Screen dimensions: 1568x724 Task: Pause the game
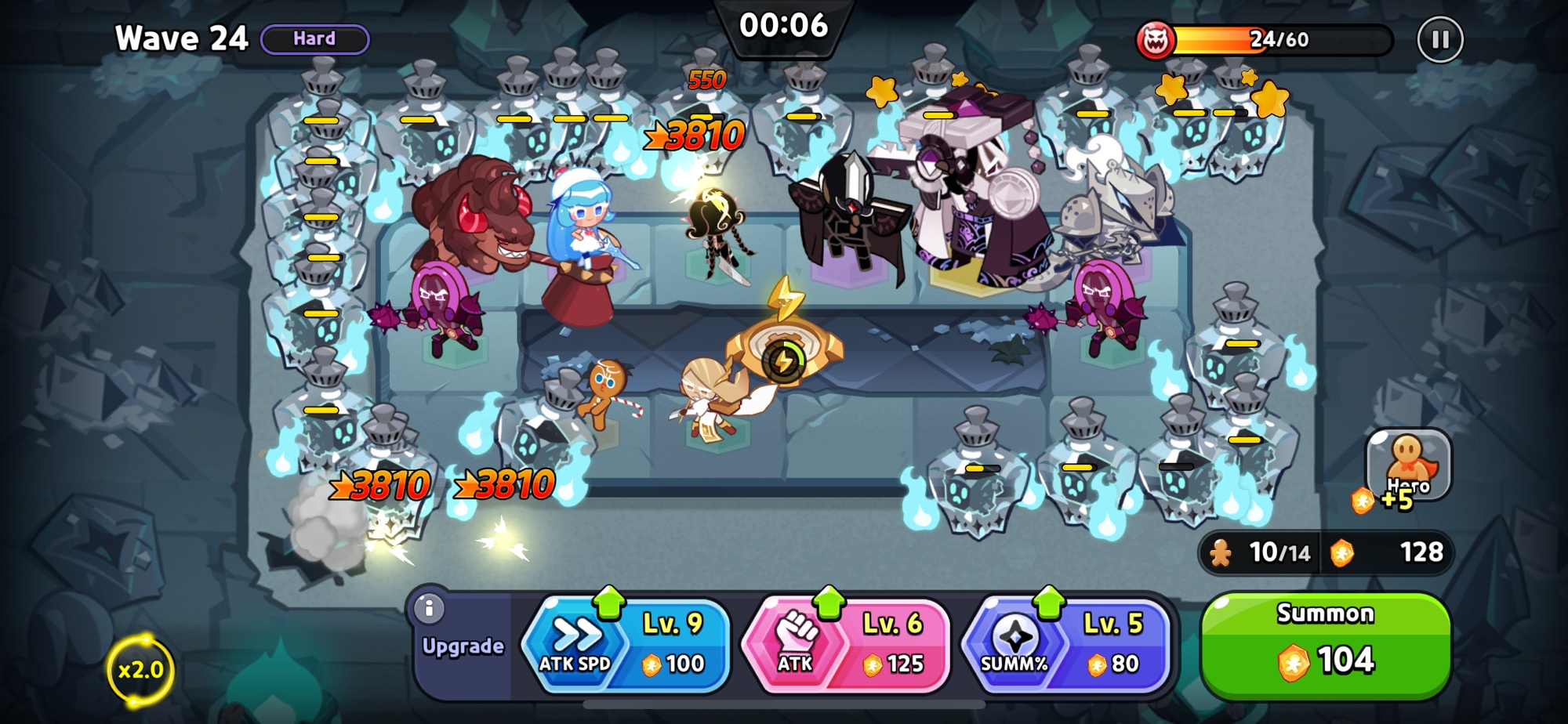1439,39
